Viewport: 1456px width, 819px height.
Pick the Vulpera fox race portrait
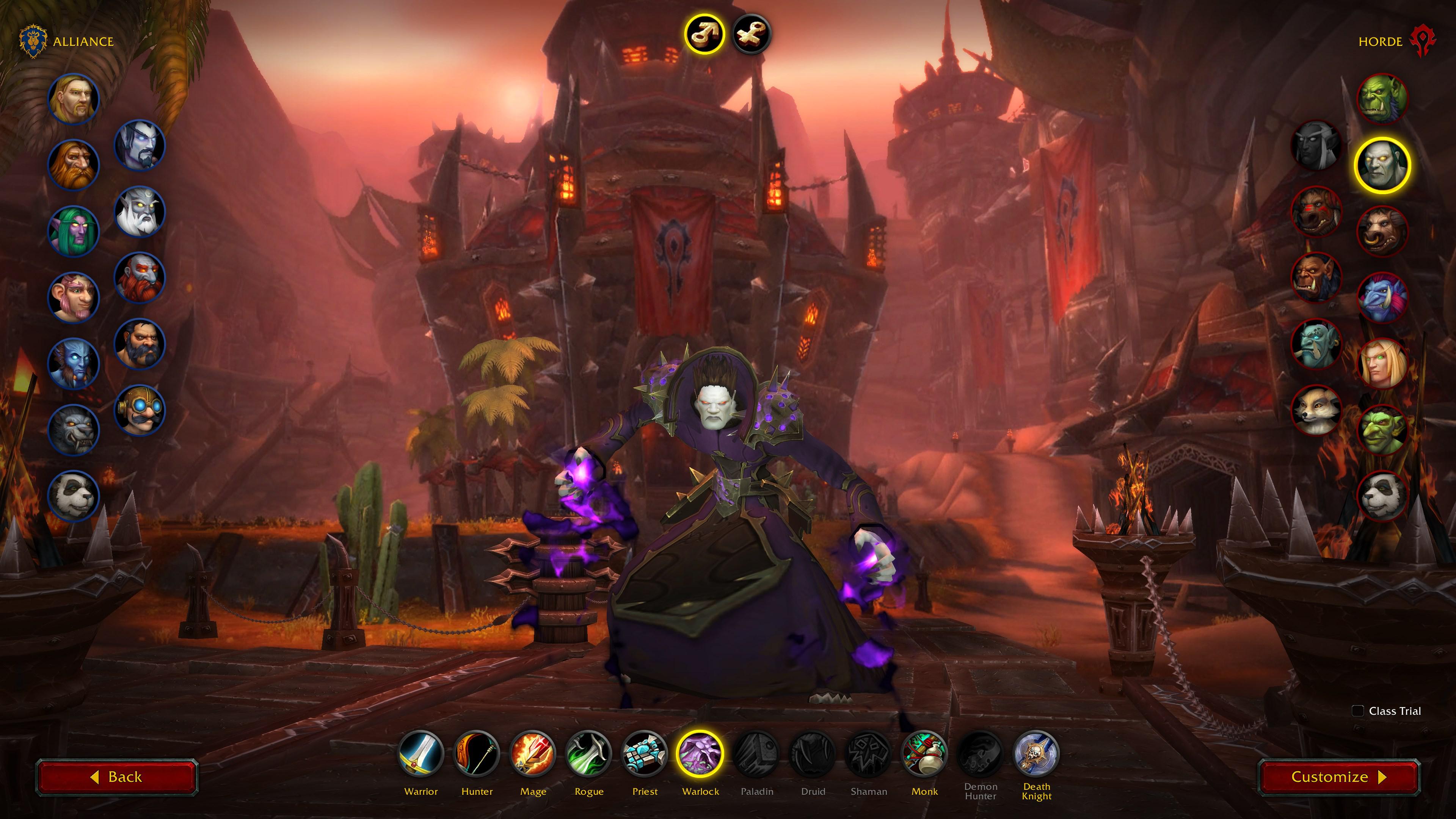[x=1316, y=410]
